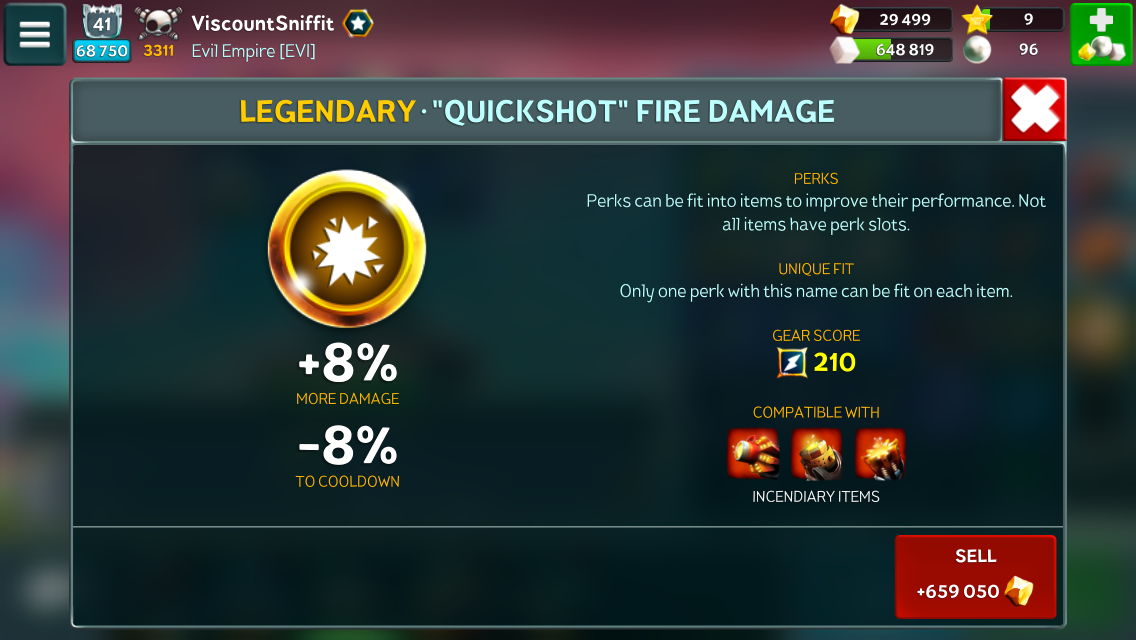Screen dimensions: 1136x640
Task: Tap the first compatible incendiary item icon
Action: click(753, 454)
